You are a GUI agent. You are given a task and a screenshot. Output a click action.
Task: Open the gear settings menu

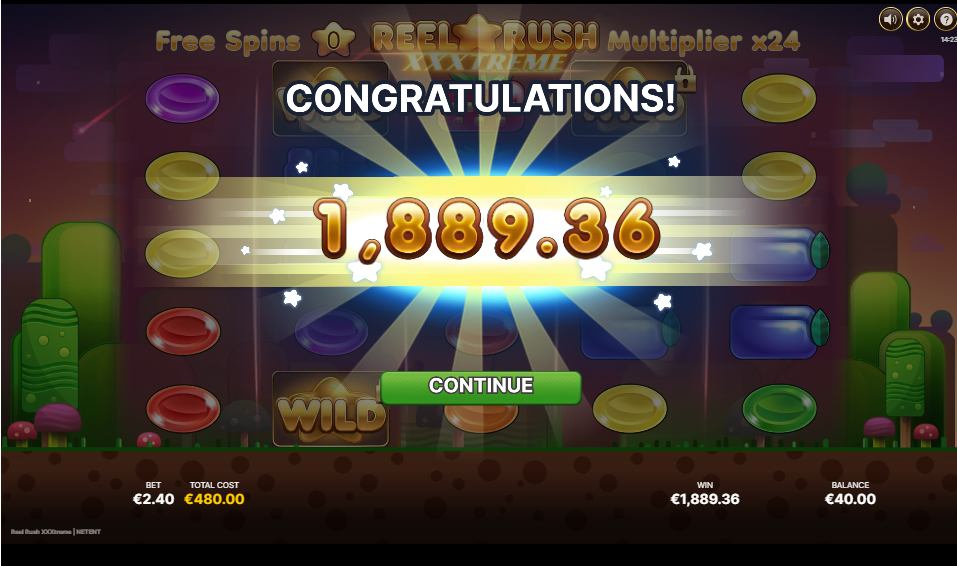(x=918, y=19)
